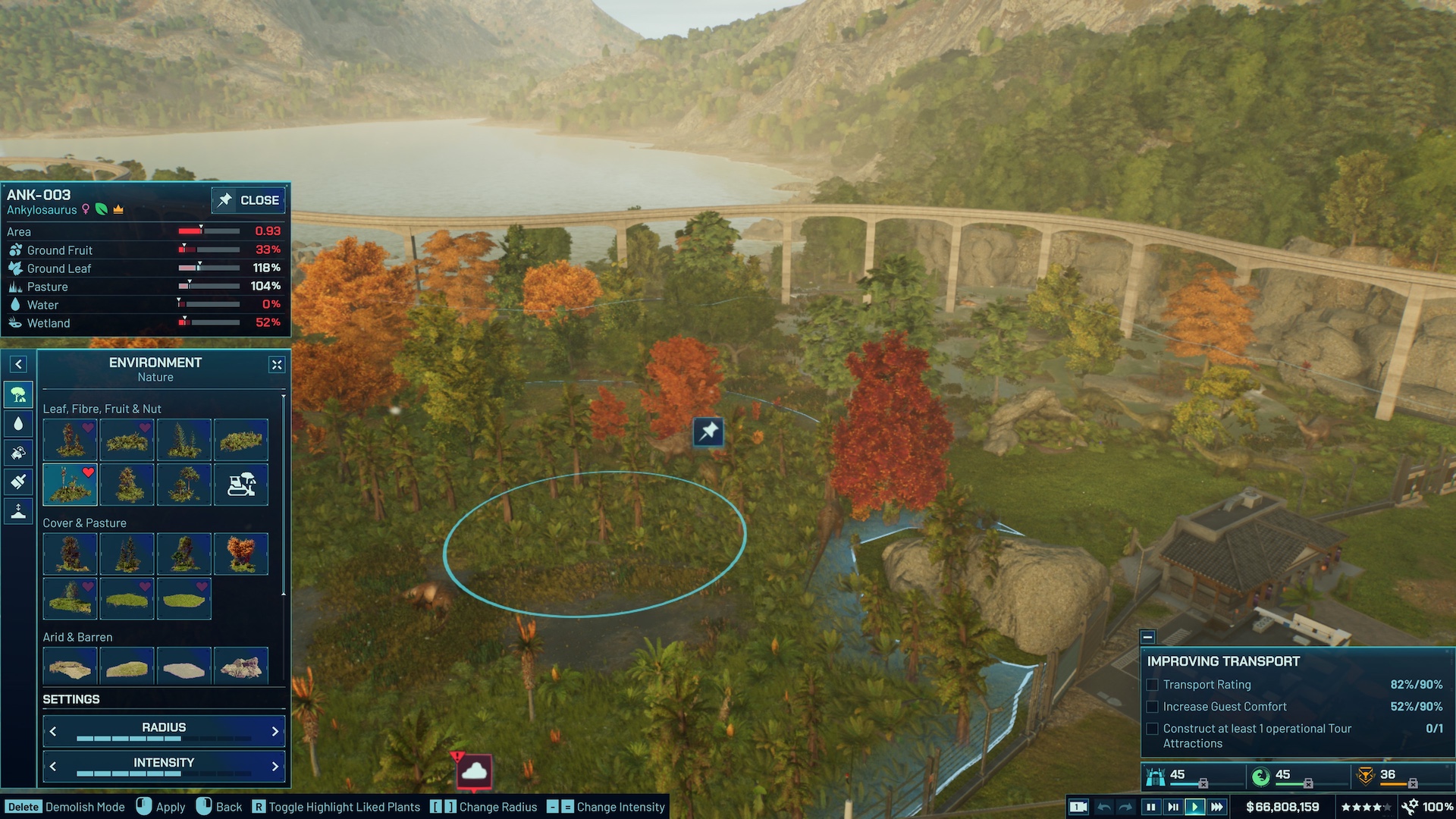Pause the game simulation
Viewport: 1456px width, 819px height.
pyautogui.click(x=1150, y=806)
